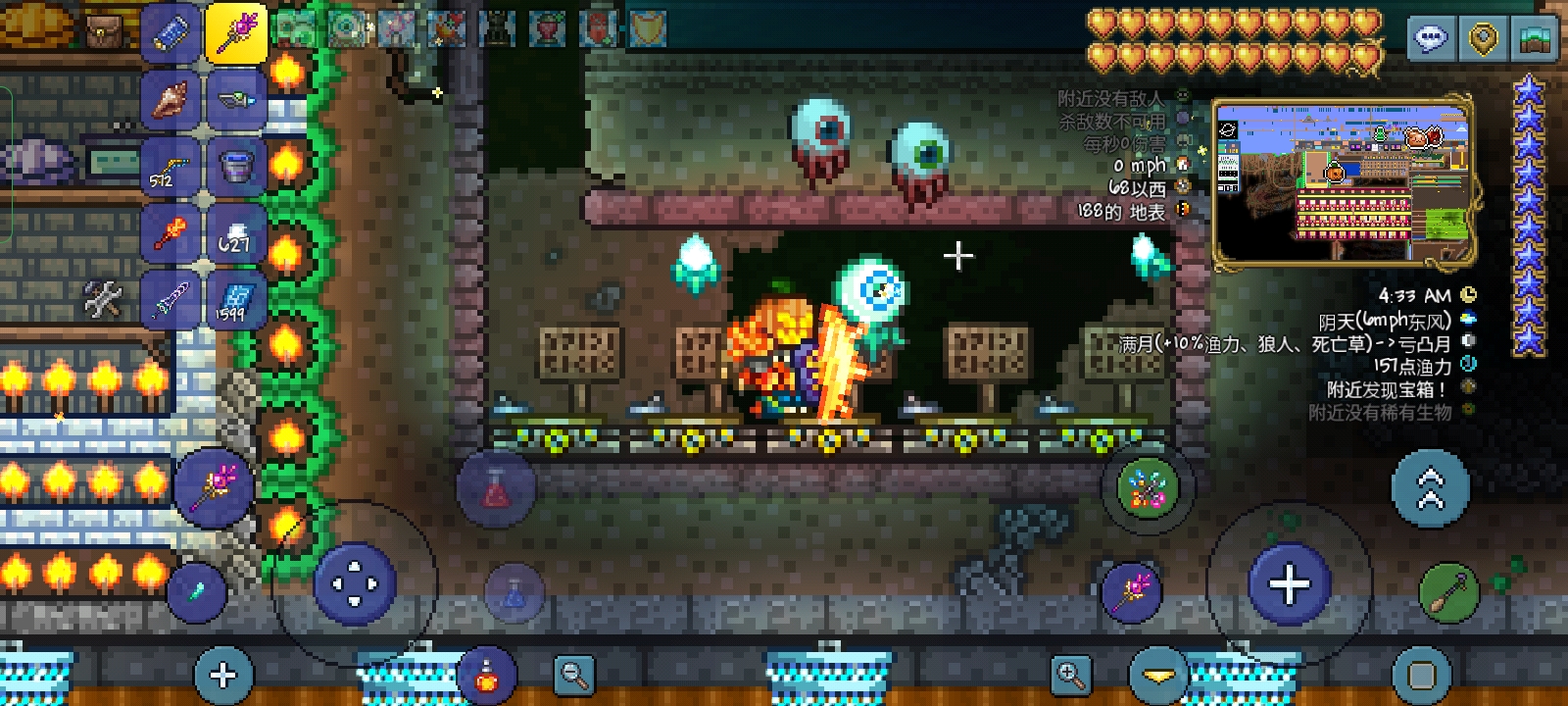Viewport: 1568px width, 706px height.
Task: Select the sword hotbar slot
Action: point(171,297)
